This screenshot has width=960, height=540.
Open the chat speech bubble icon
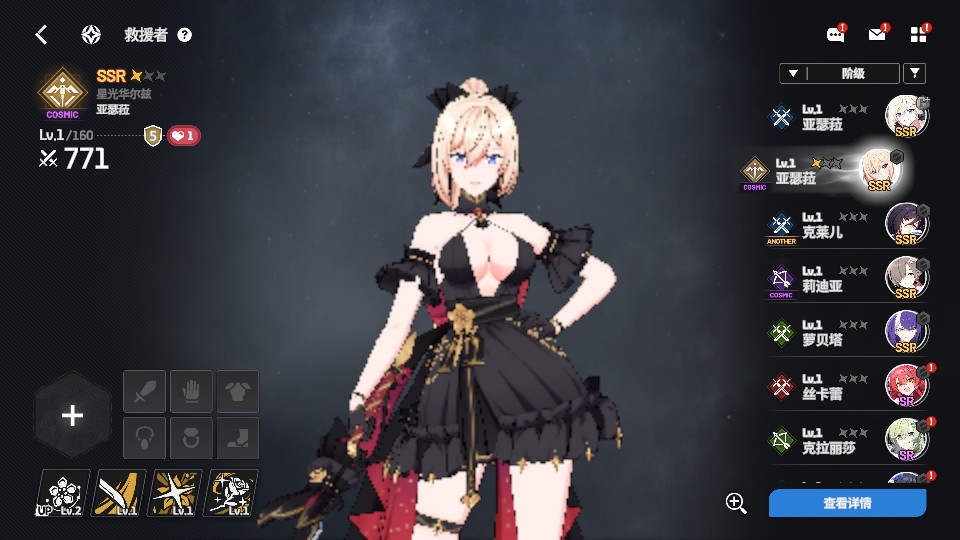836,35
